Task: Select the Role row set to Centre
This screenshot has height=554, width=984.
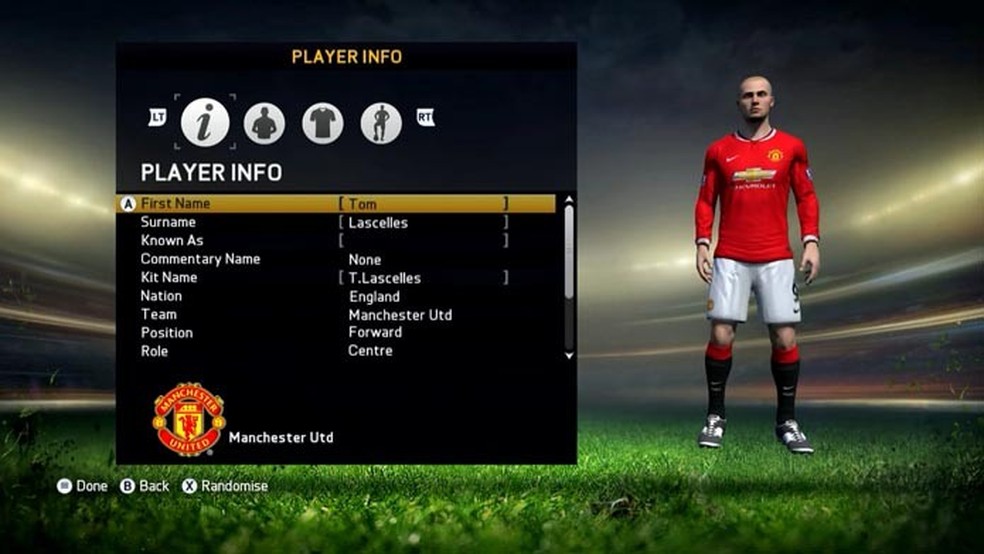Action: [x=370, y=351]
